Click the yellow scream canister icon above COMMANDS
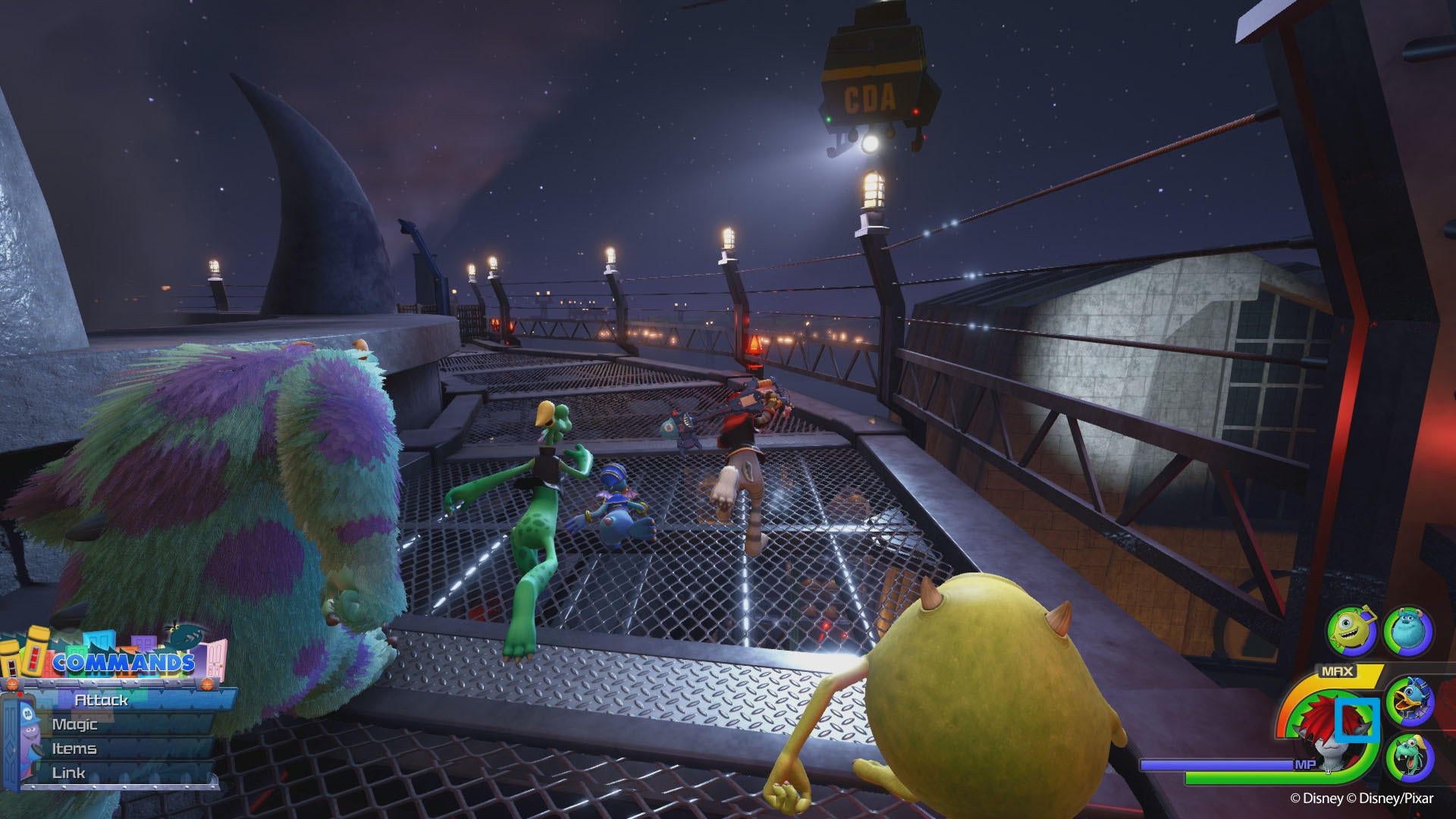This screenshot has height=819, width=1456. pyautogui.click(x=35, y=651)
